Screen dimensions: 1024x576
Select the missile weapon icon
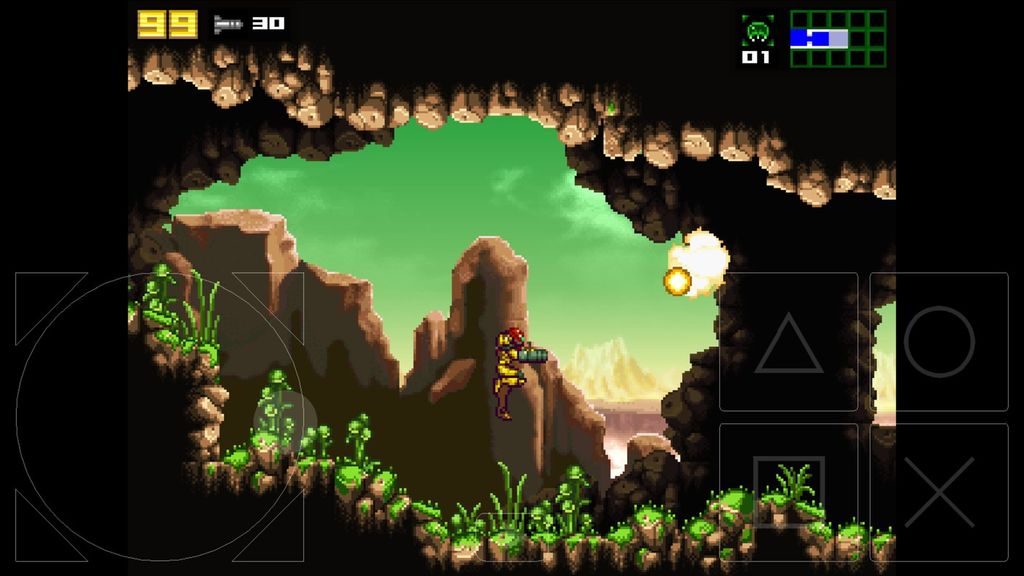(x=229, y=24)
